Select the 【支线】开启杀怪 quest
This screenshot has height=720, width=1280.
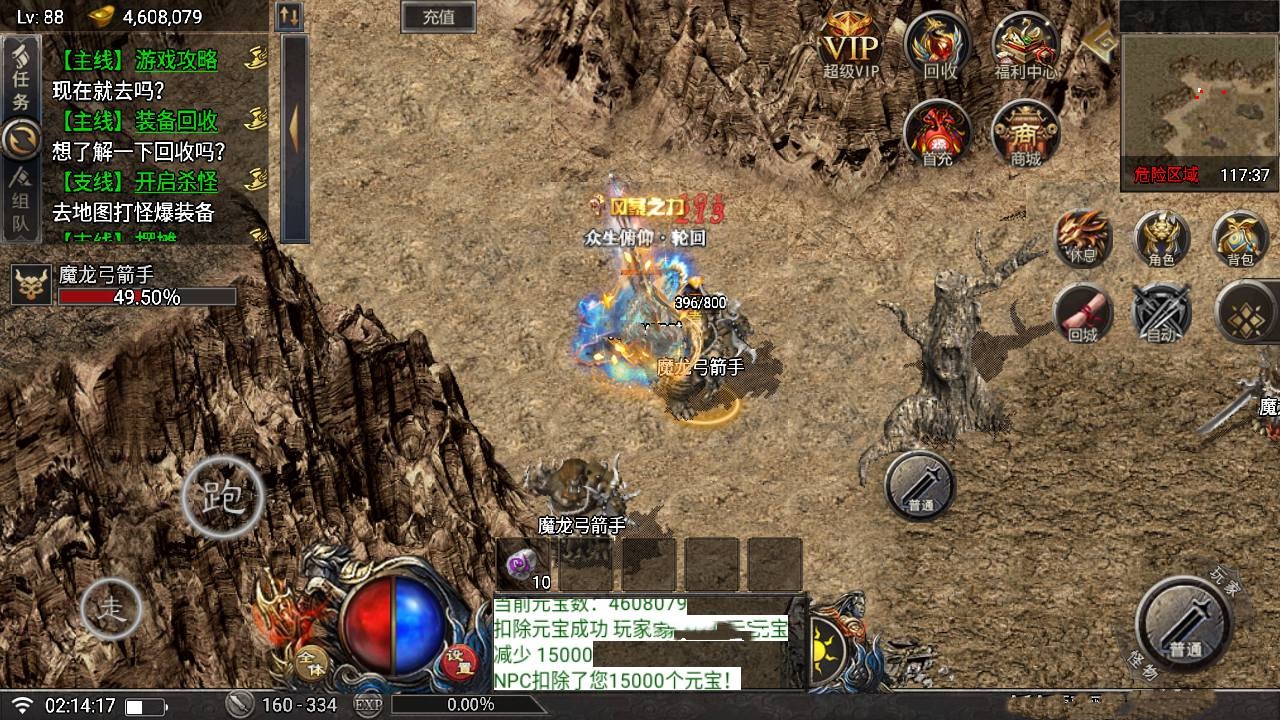[137, 182]
